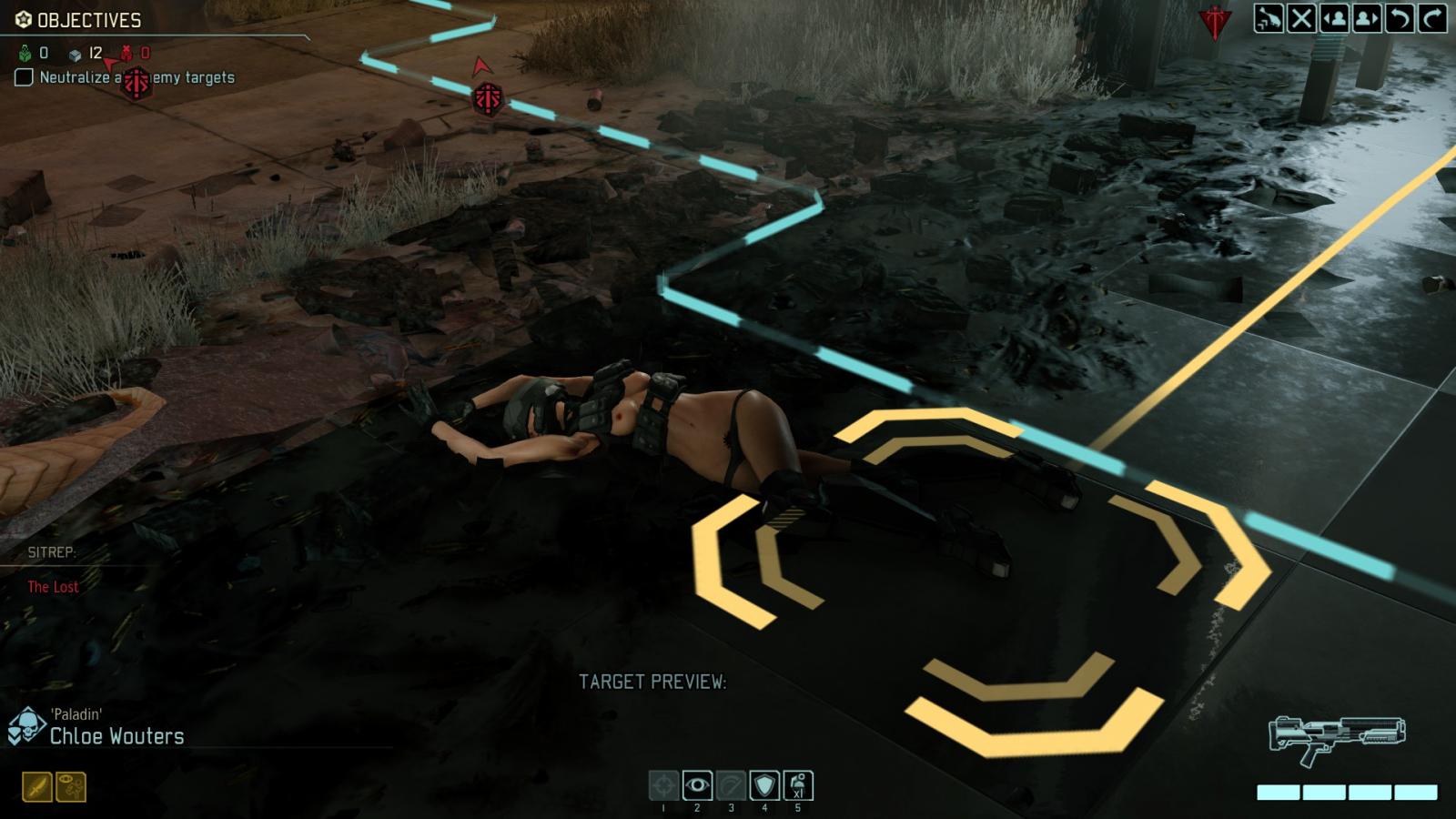Click the Cancel X button in the toolbar

pyautogui.click(x=1303, y=15)
